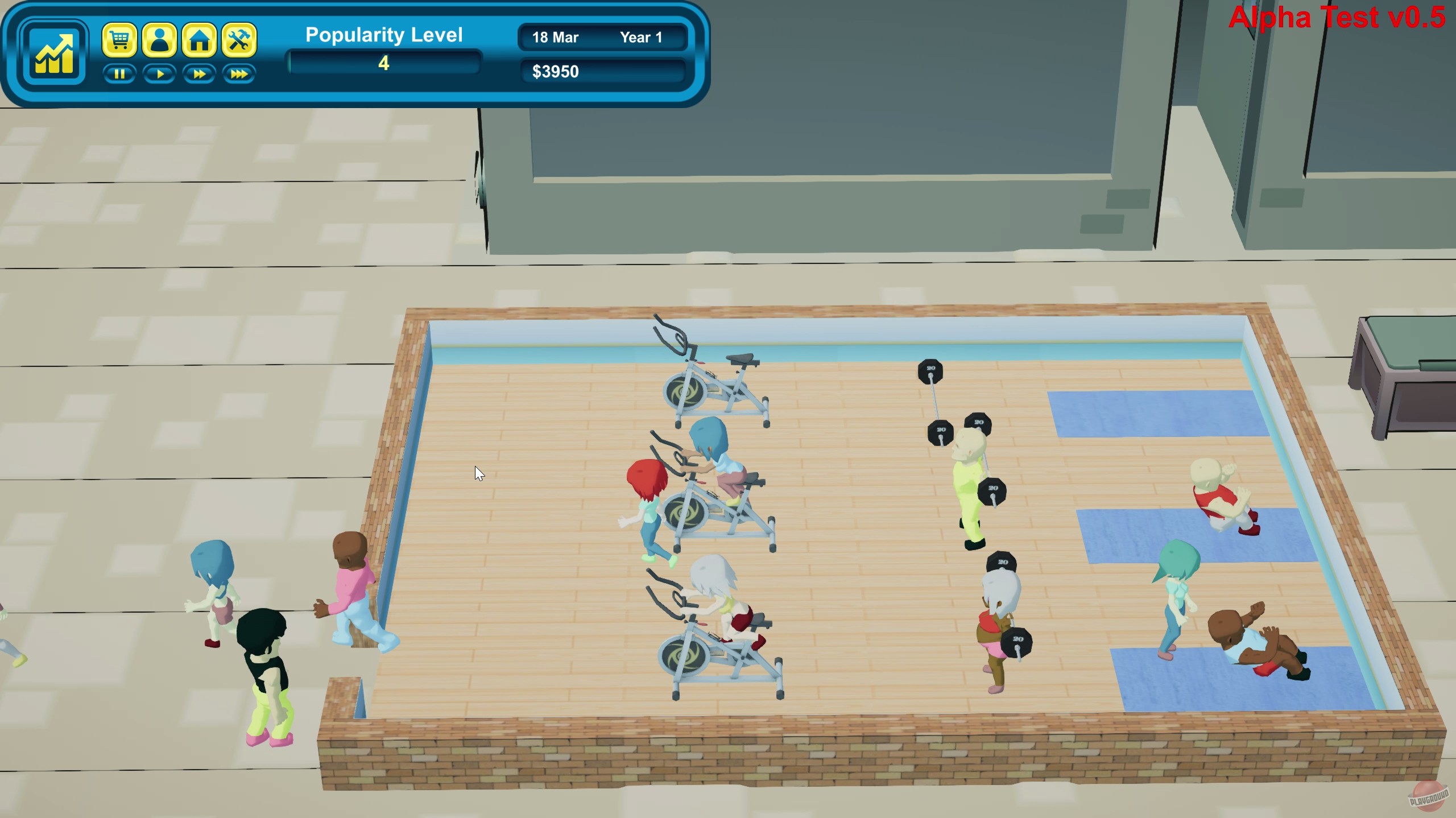Open the members panel via person icon

160,40
